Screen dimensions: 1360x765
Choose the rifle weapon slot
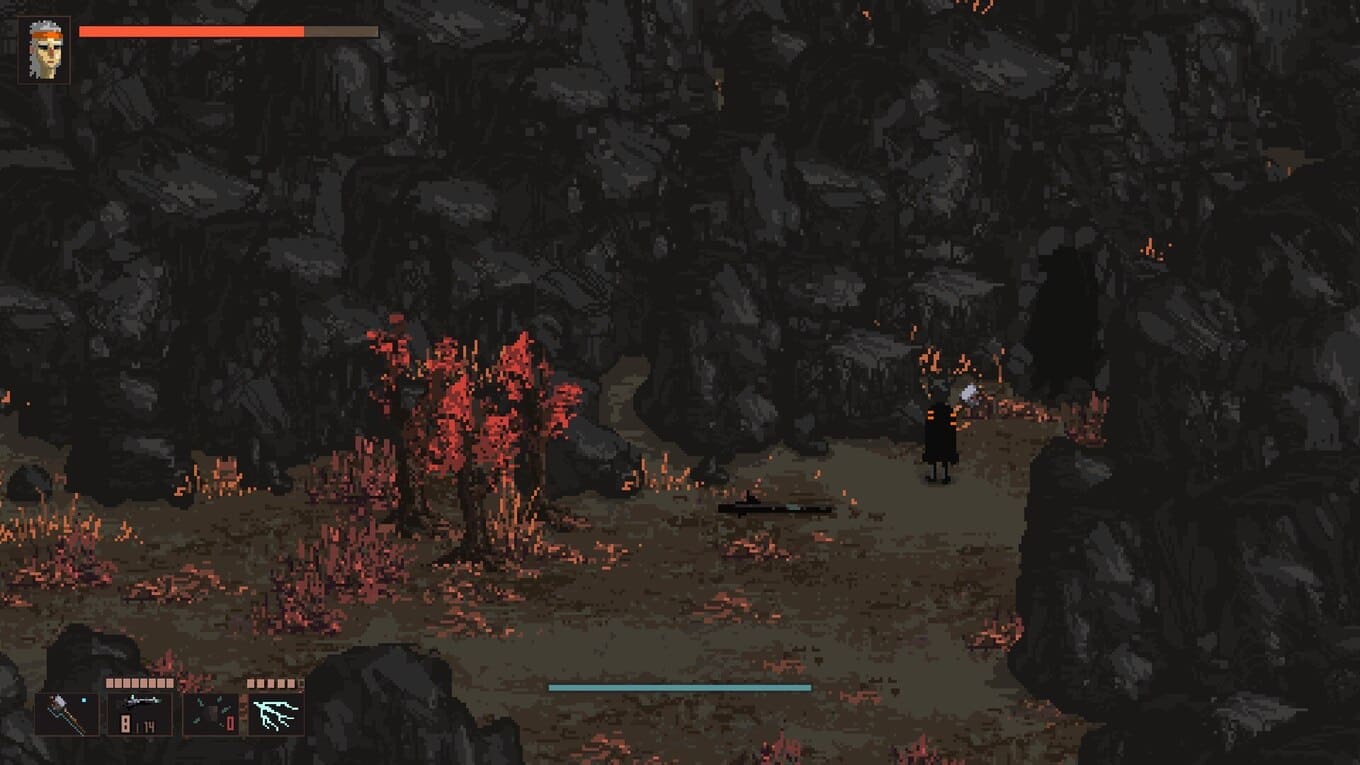(140, 714)
